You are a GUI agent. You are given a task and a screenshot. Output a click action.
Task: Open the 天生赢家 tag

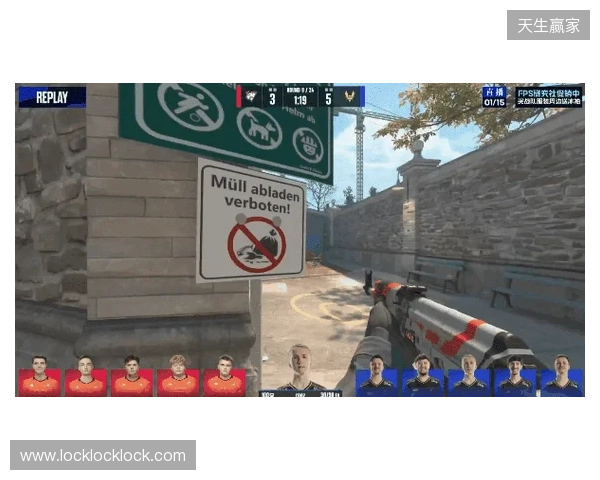point(548,25)
